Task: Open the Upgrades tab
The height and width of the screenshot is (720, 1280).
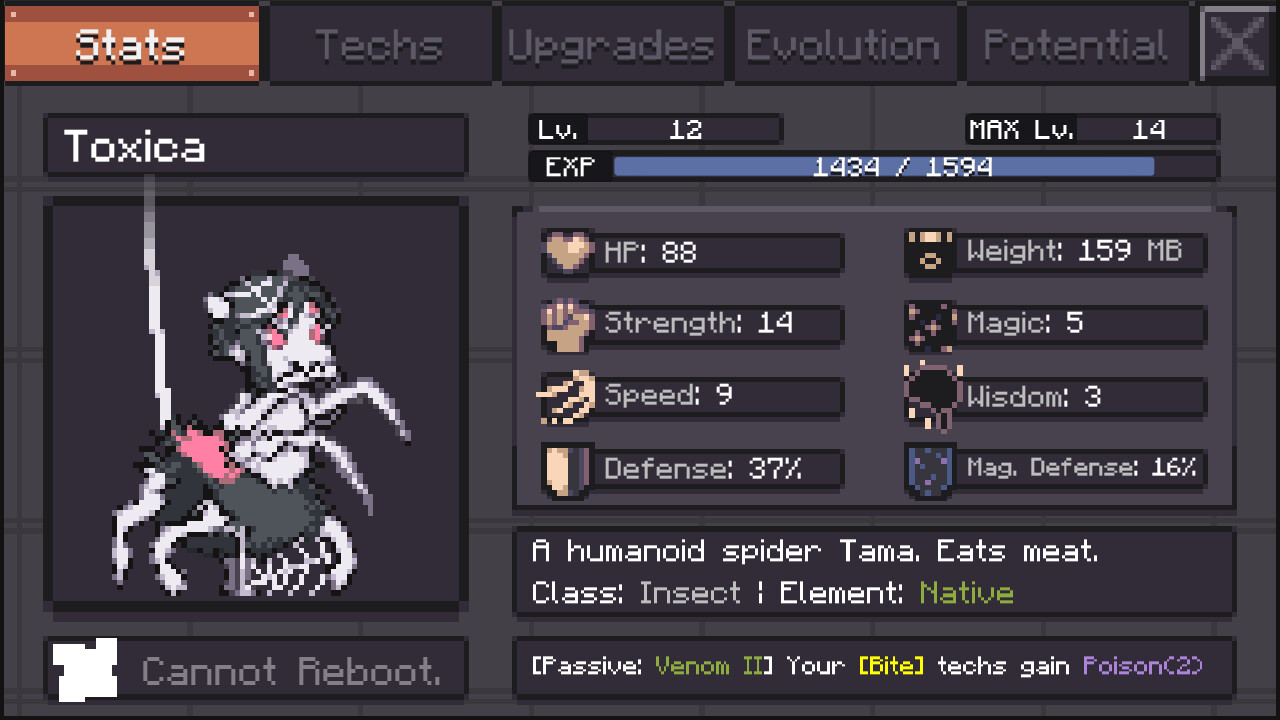Action: [x=612, y=43]
